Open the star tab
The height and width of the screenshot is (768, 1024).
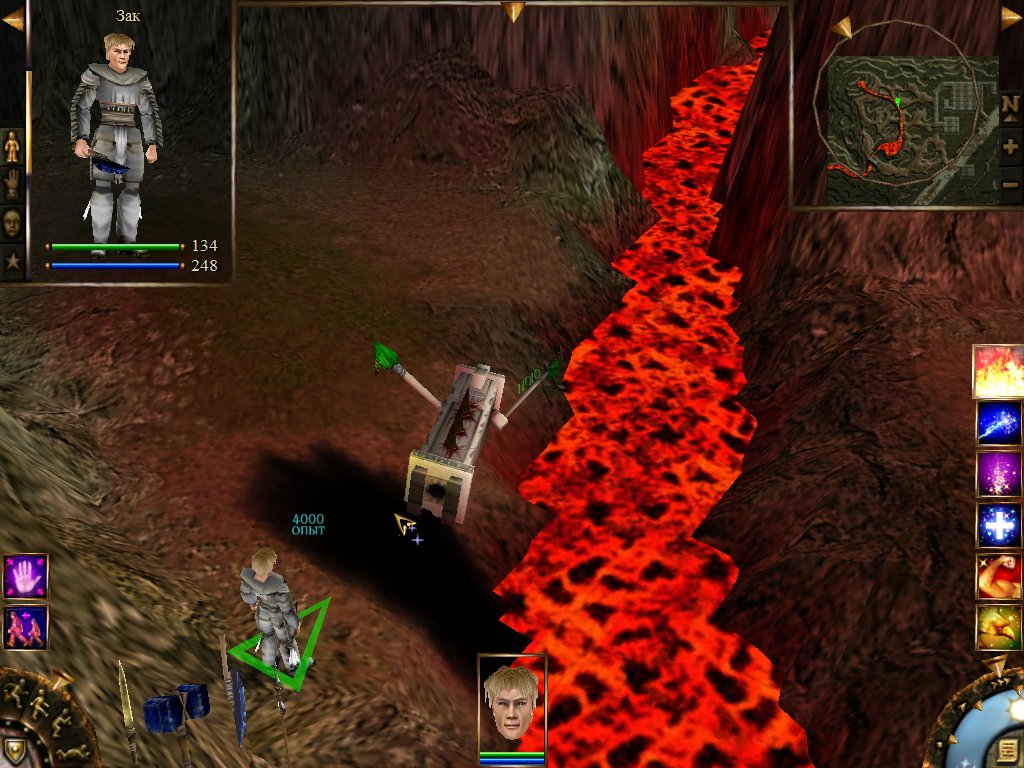12,261
